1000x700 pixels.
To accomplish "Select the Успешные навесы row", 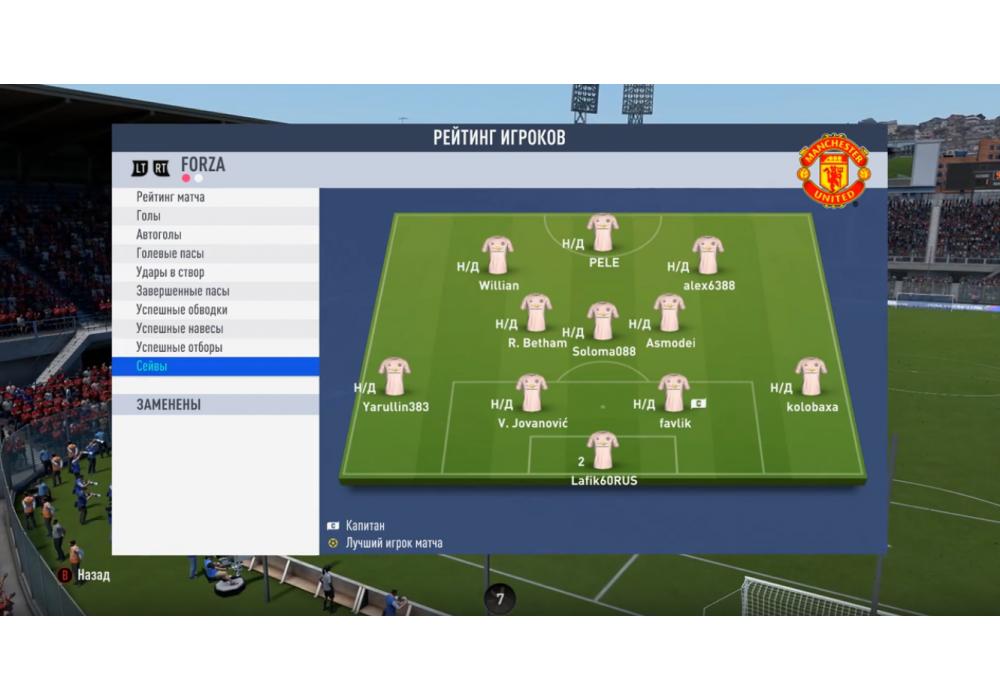I will [215, 329].
